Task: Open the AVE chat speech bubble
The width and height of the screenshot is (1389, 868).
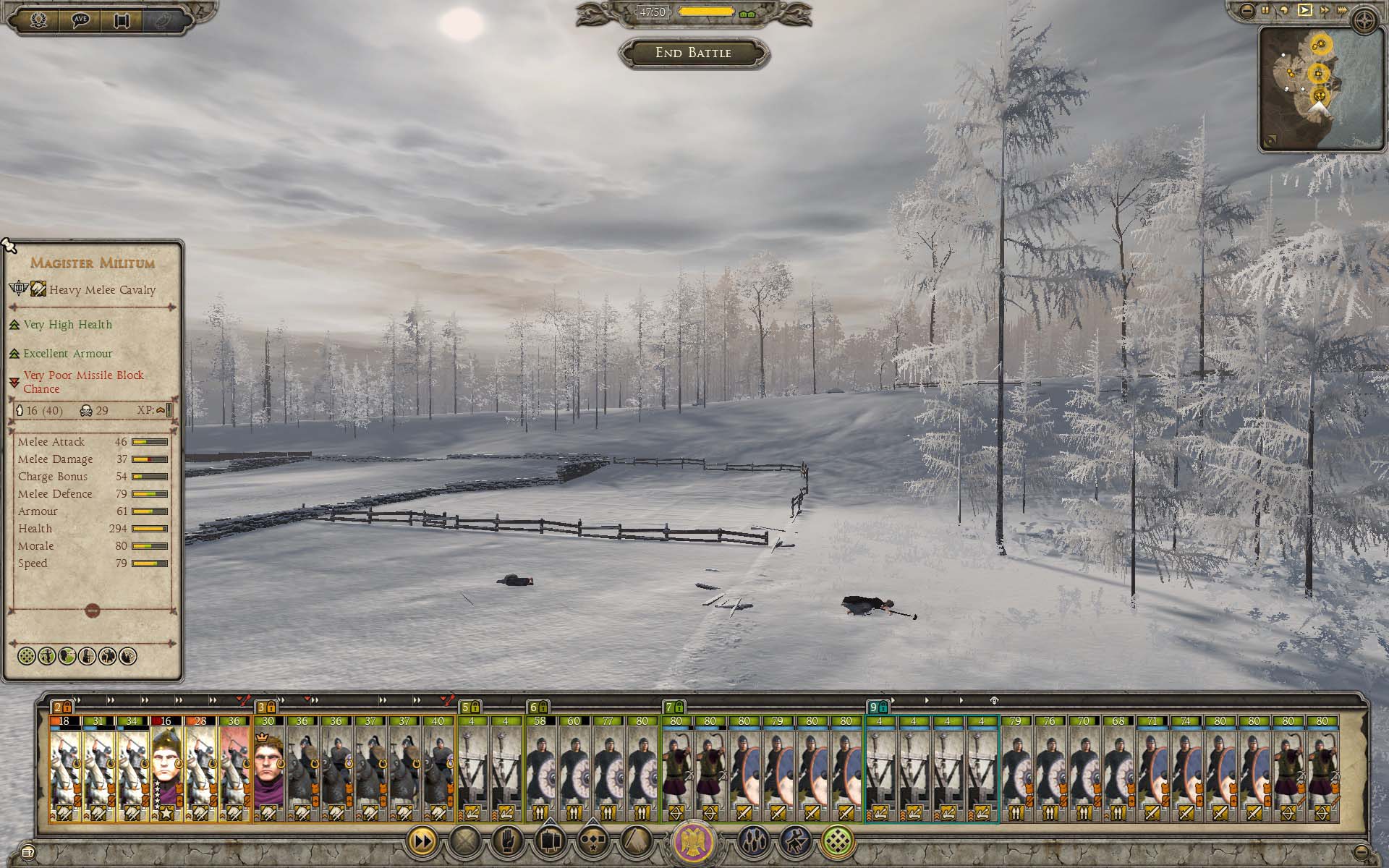Action: [x=80, y=20]
